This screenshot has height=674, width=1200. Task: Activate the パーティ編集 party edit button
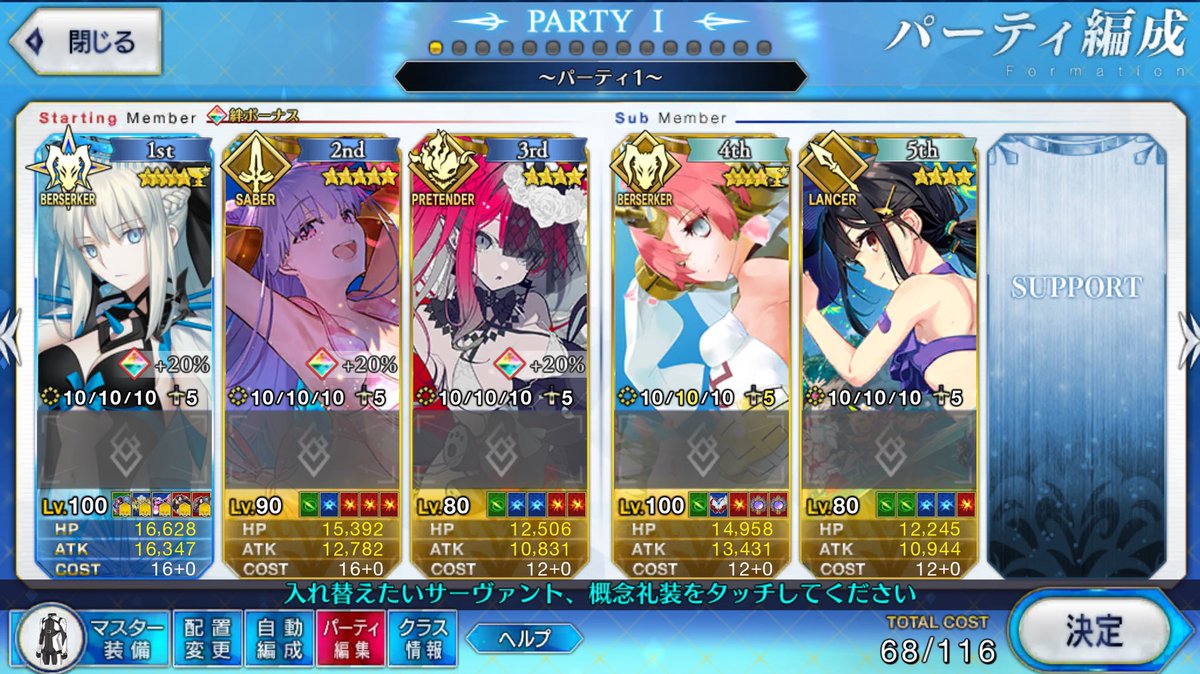(x=350, y=639)
